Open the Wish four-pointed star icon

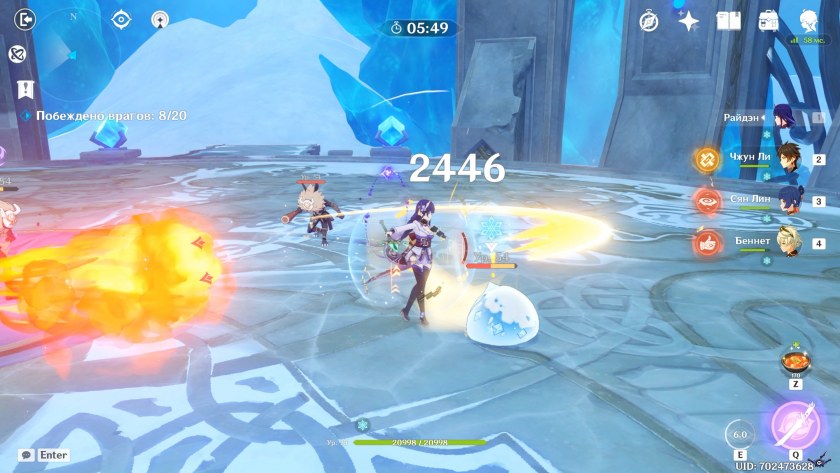tap(688, 20)
